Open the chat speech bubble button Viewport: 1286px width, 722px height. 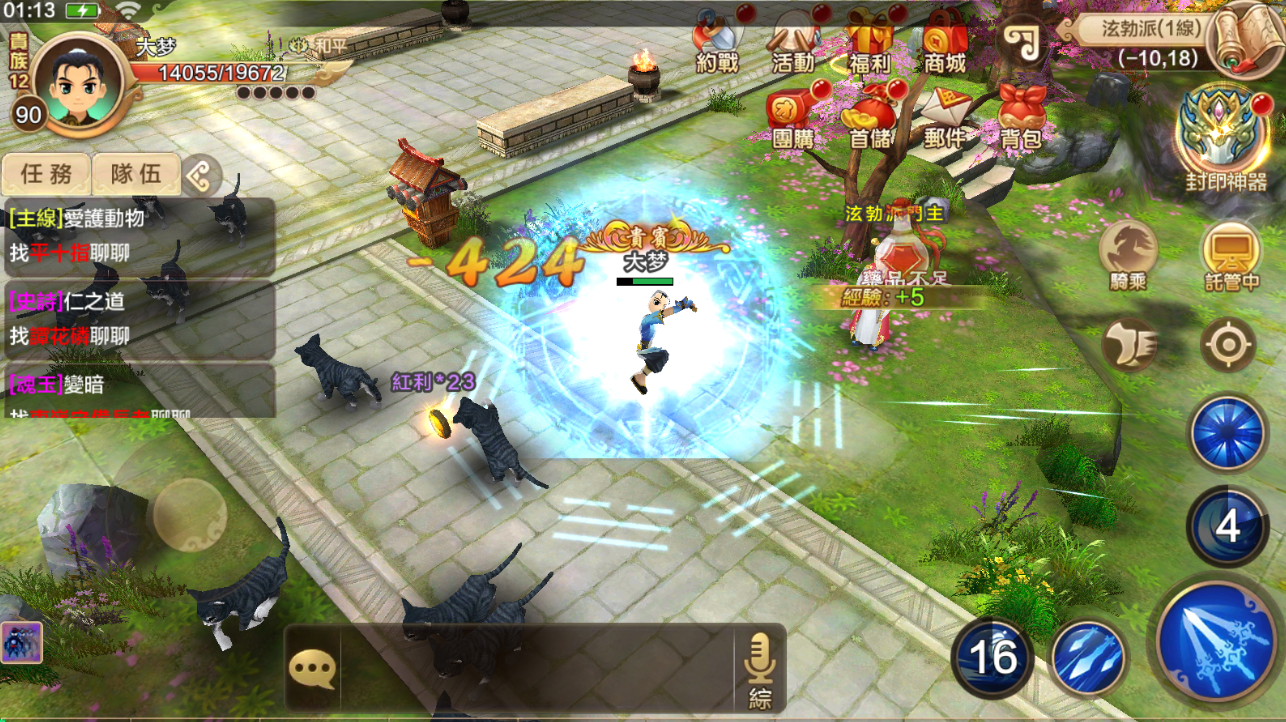click(312, 668)
